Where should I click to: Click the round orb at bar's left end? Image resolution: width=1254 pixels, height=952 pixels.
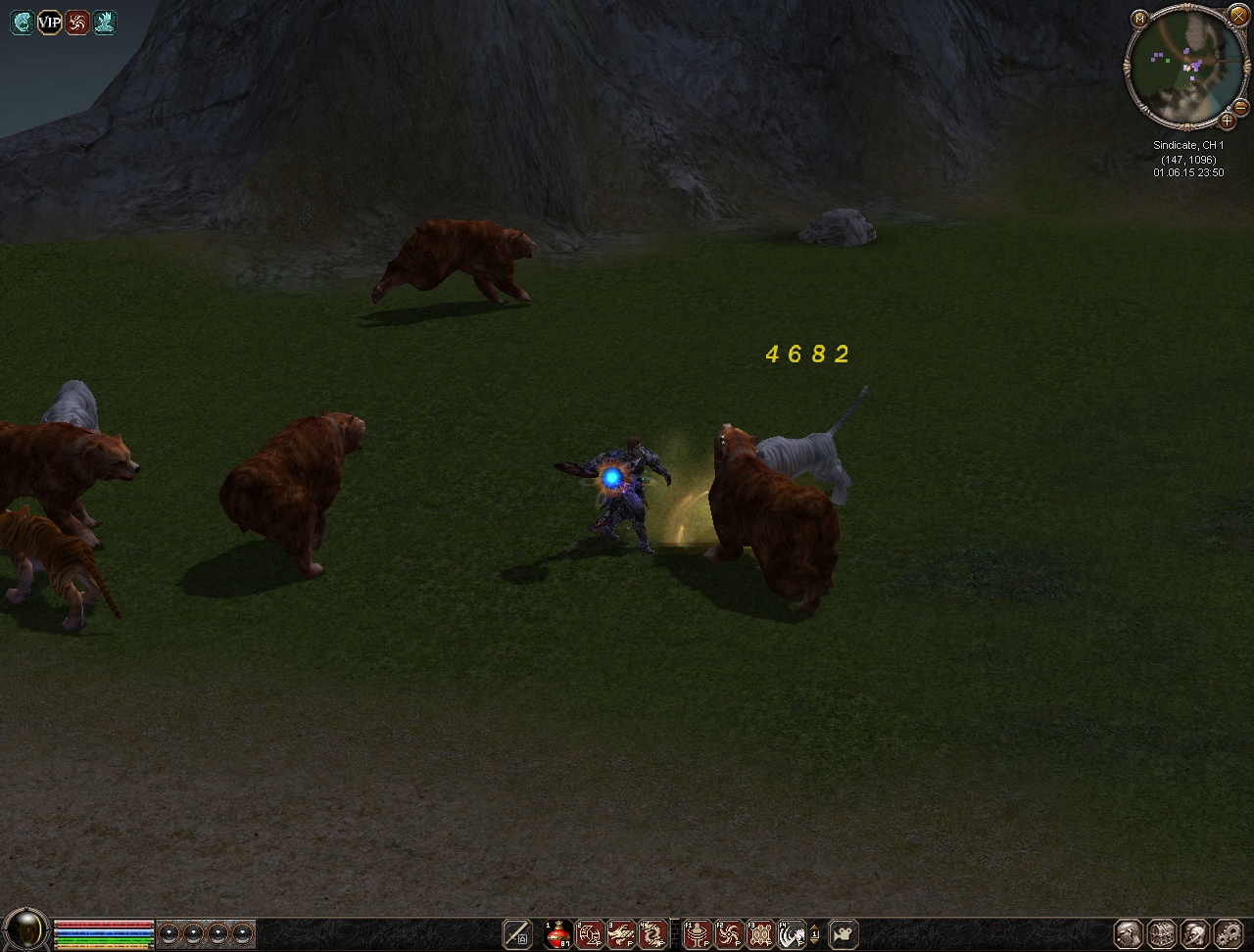(25, 929)
